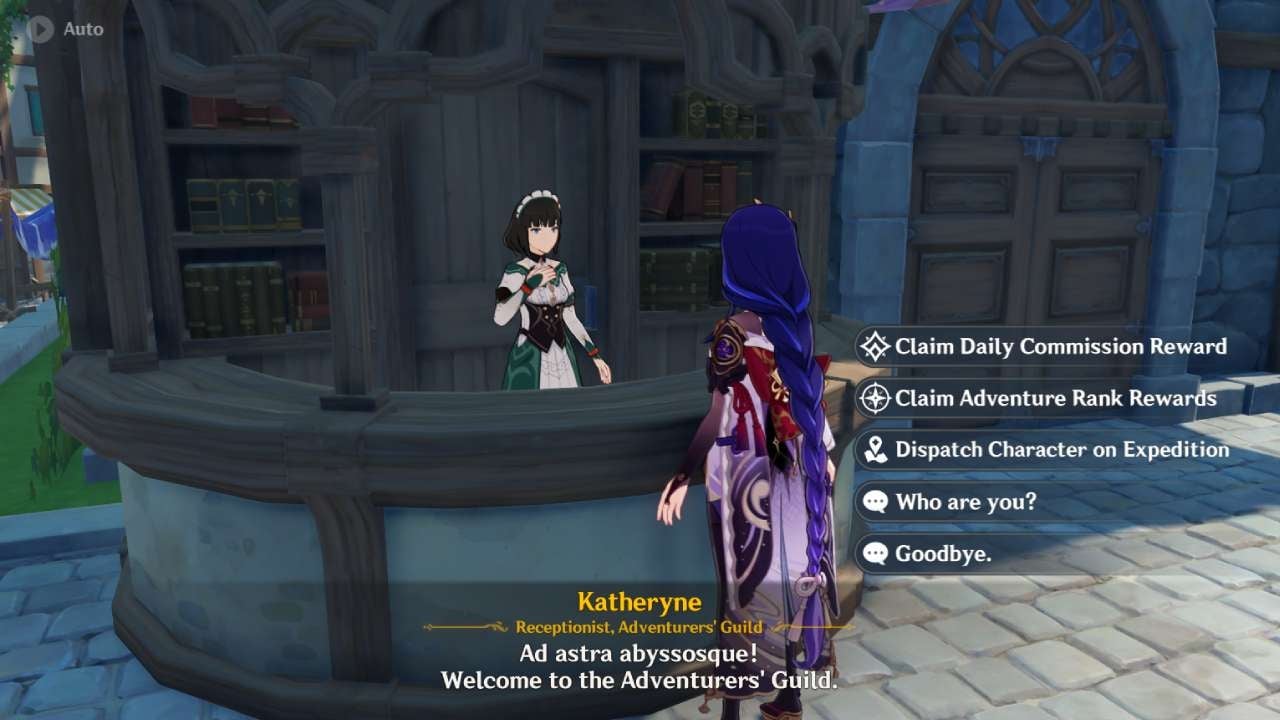Viewport: 1280px width, 720px height.
Task: Click the play arrow icon next to Auto
Action: click(x=40, y=28)
